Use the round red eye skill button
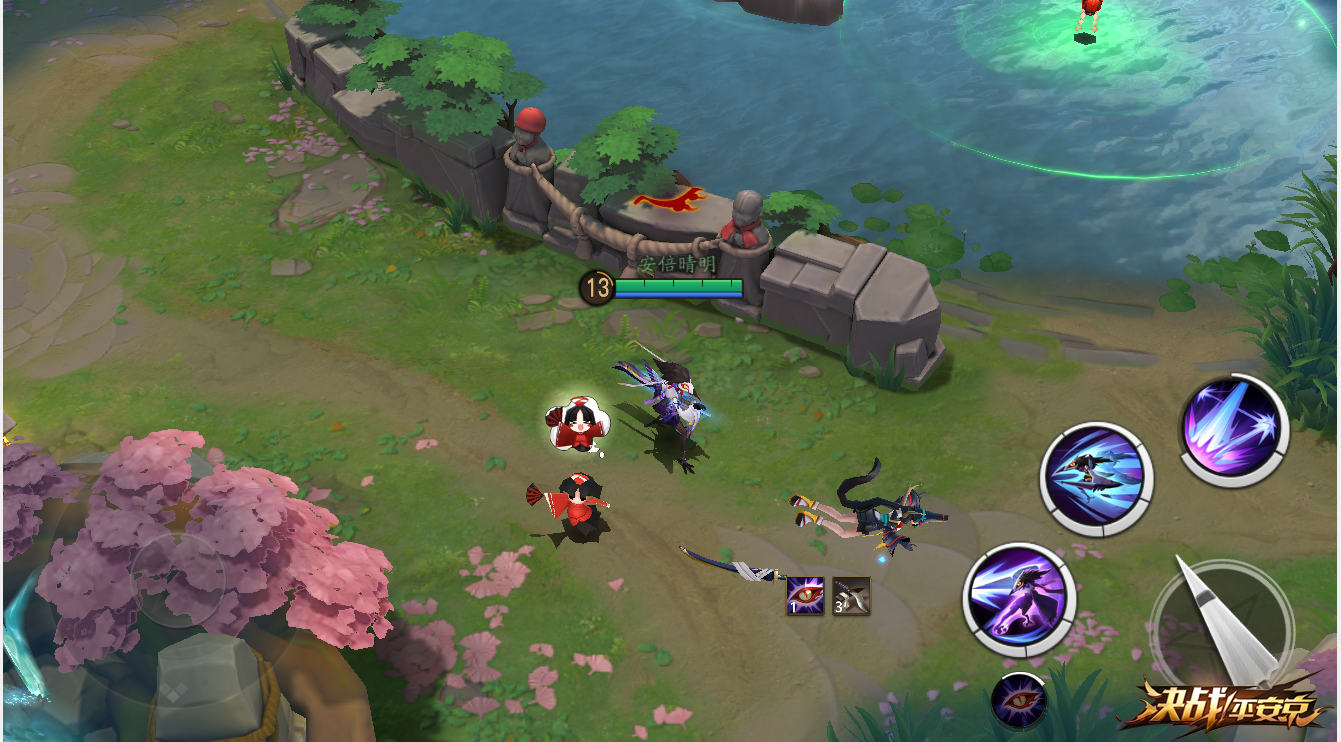Viewport: 1341px width, 742px height. 1018,701
